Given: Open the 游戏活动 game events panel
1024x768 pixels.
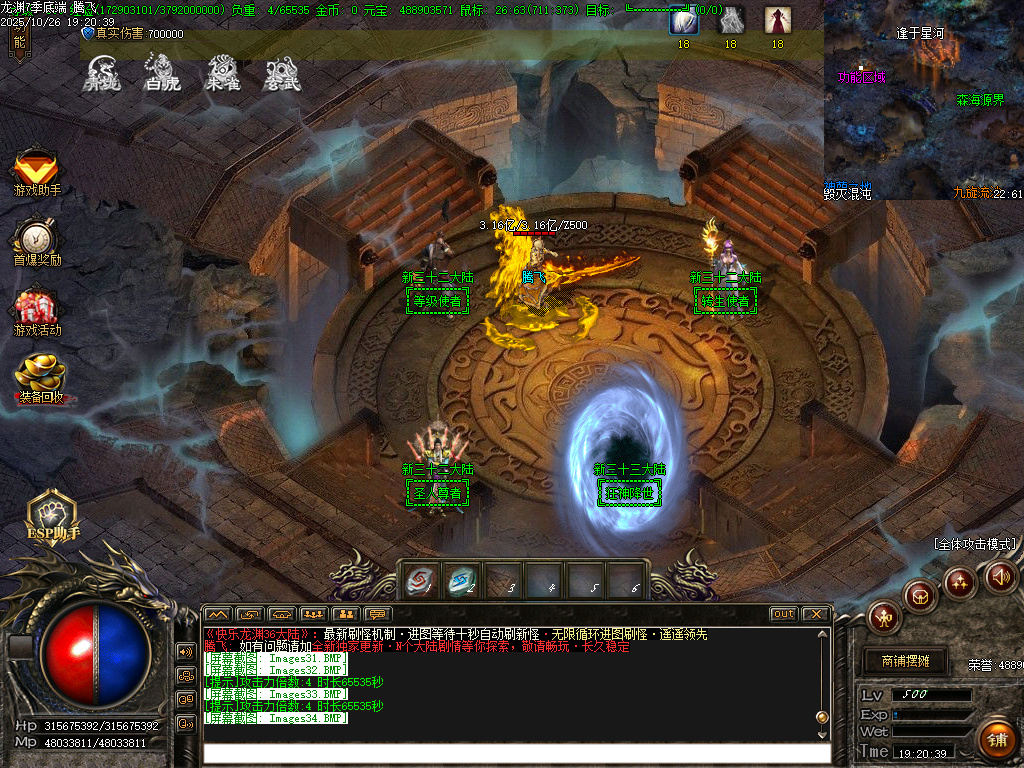Looking at the screenshot, I should (37, 312).
